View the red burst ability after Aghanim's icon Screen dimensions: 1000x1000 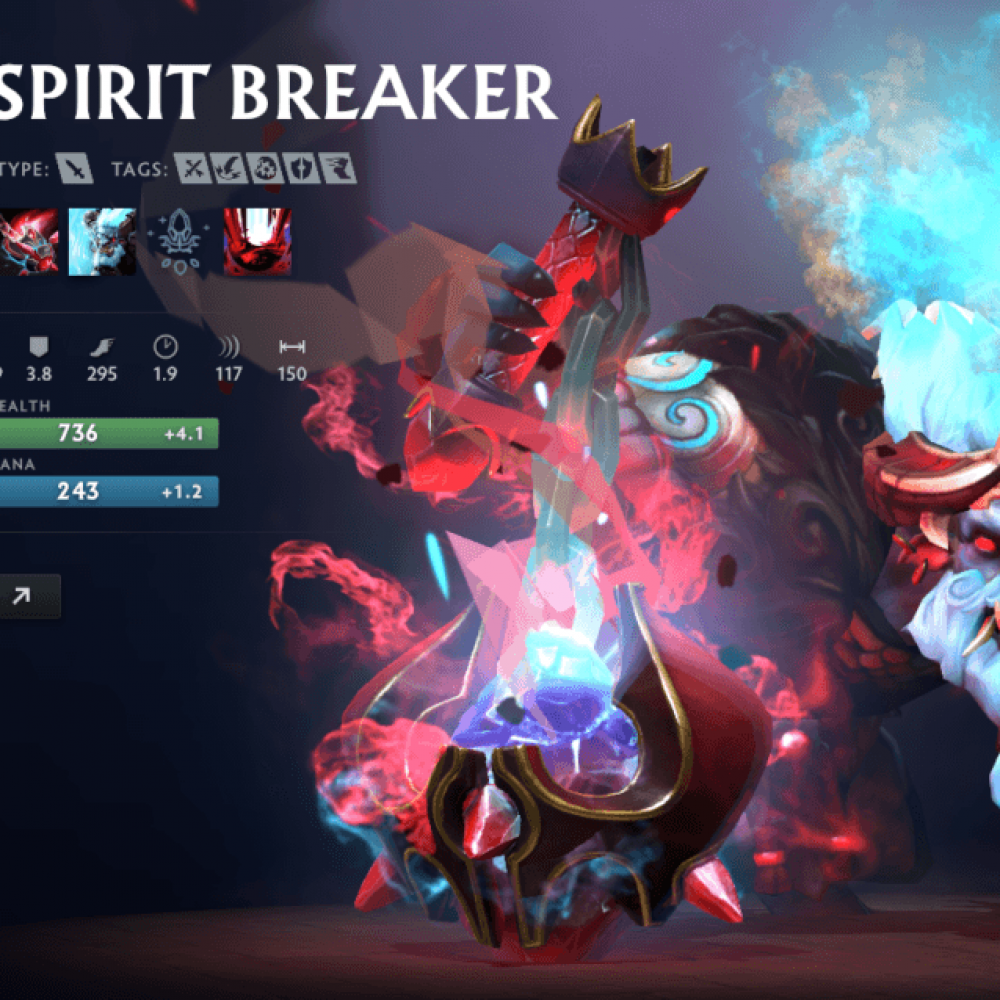(257, 241)
